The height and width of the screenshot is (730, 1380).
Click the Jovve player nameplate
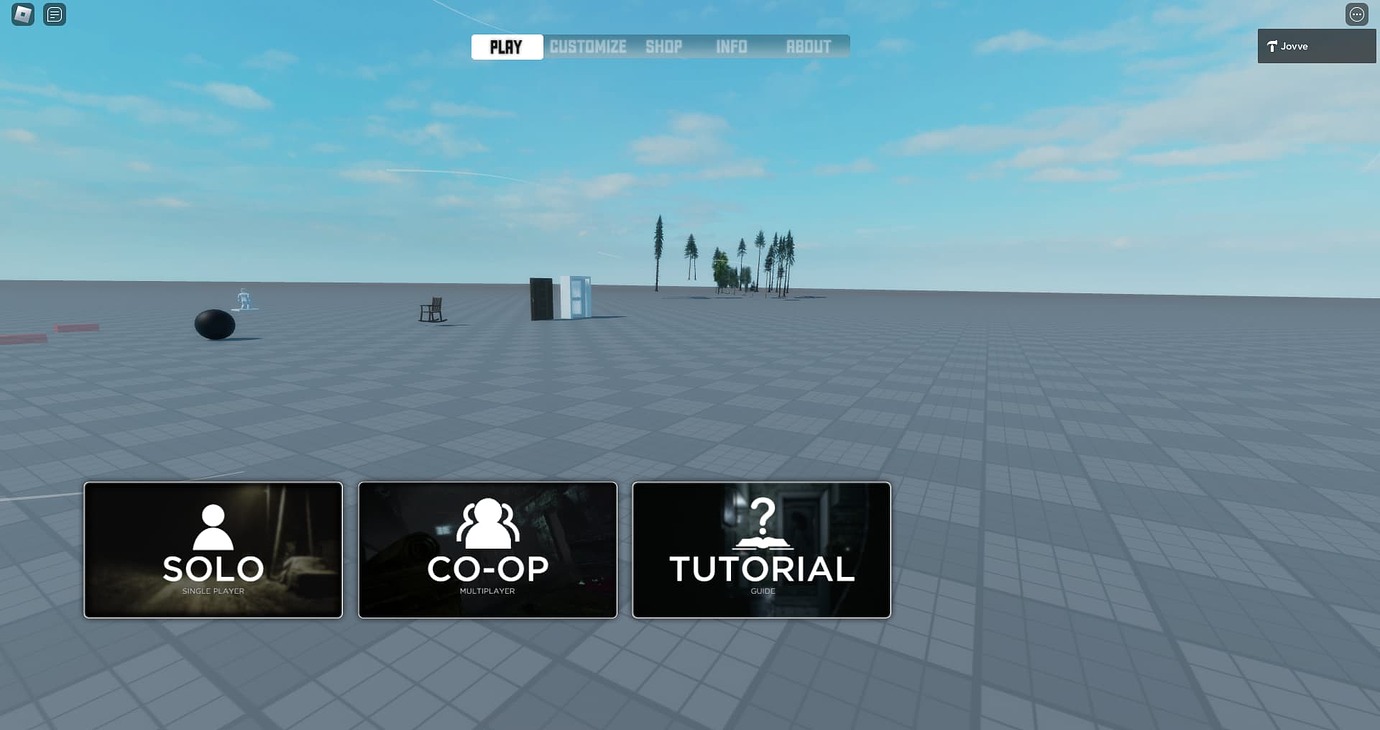click(x=1316, y=45)
